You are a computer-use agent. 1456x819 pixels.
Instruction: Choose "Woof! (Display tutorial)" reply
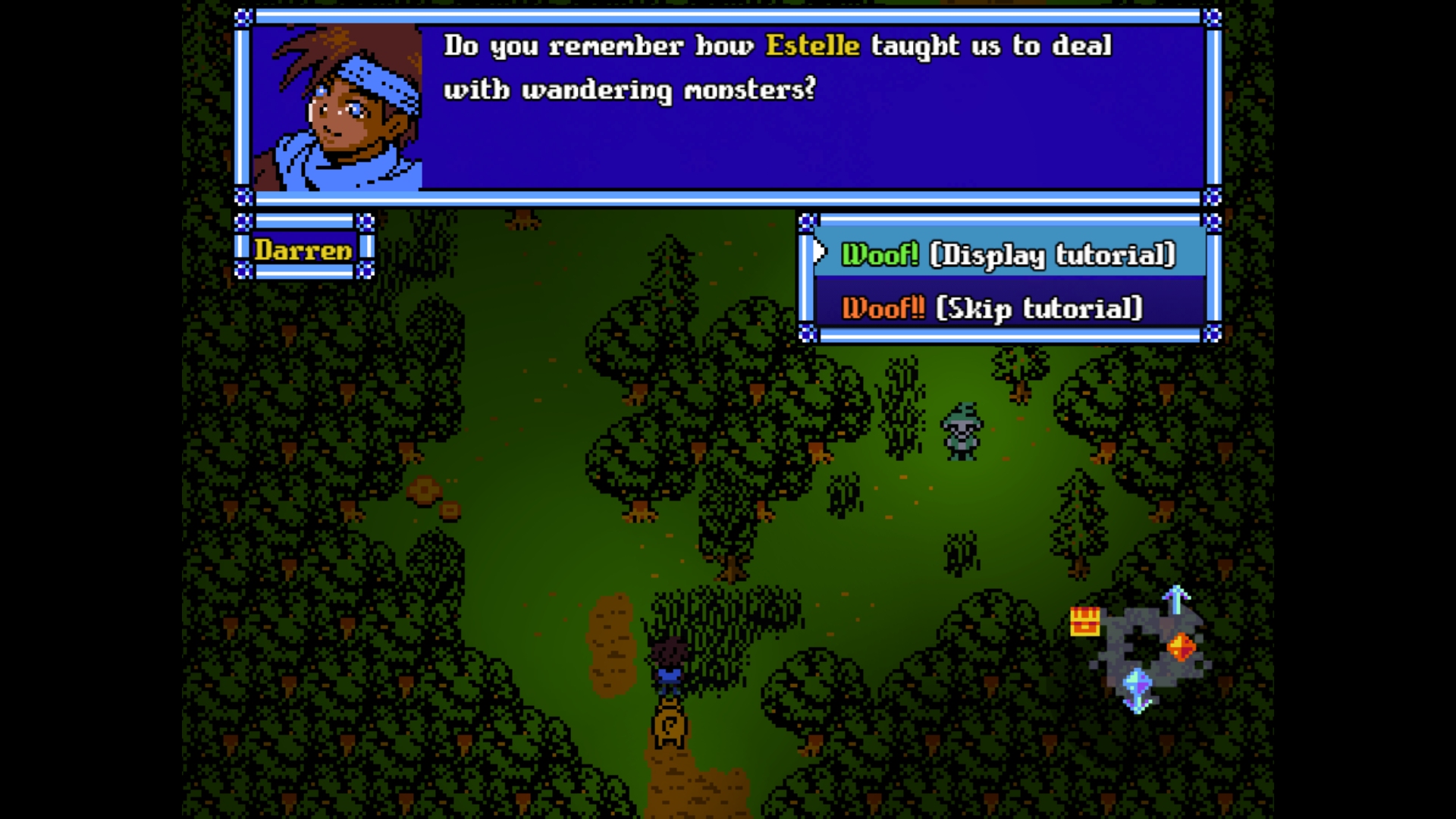click(1008, 255)
